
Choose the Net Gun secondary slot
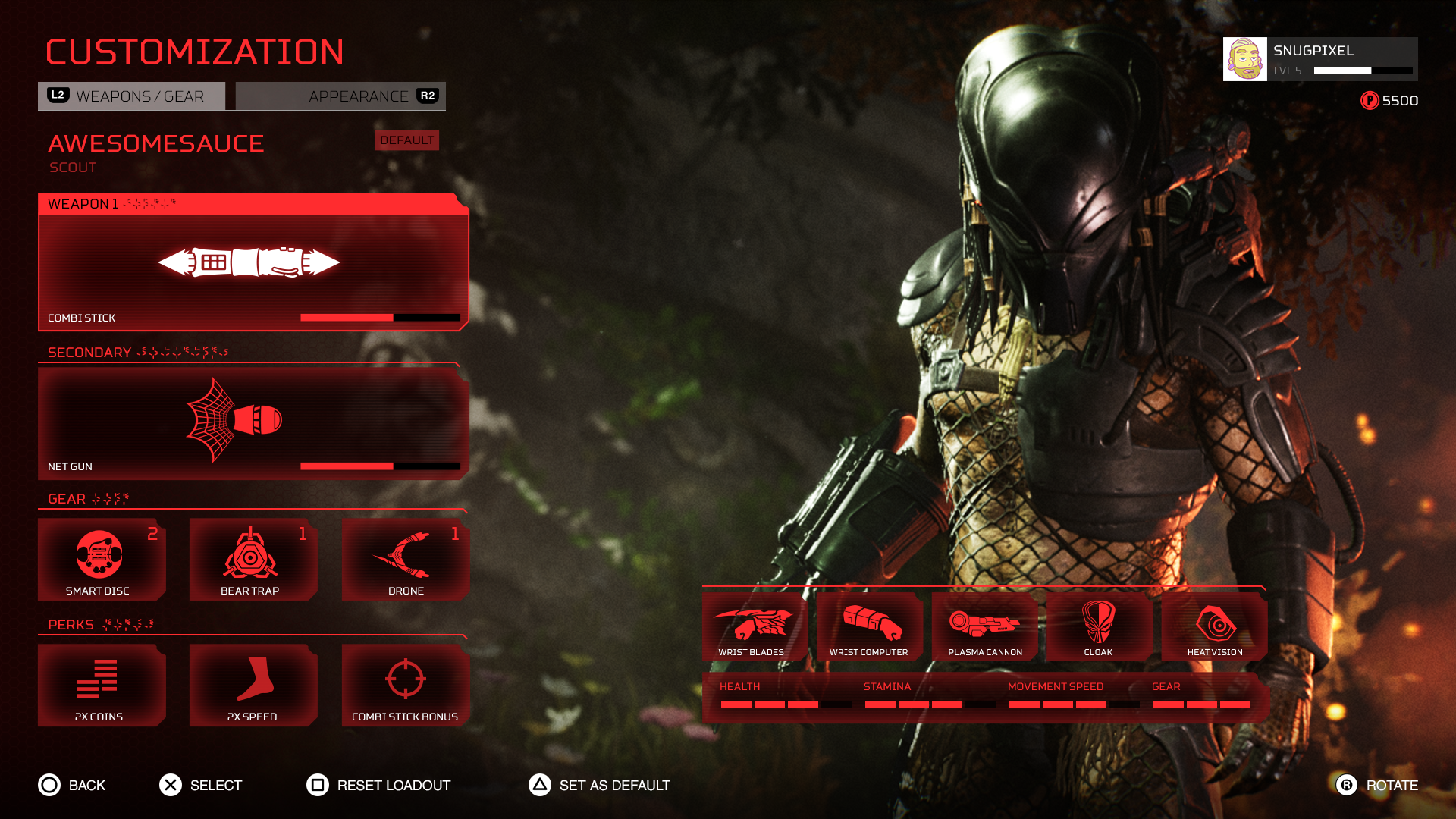click(x=253, y=422)
